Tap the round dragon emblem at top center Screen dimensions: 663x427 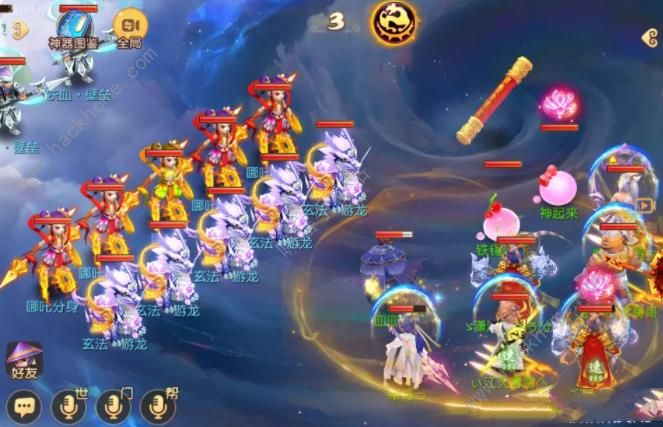396,22
